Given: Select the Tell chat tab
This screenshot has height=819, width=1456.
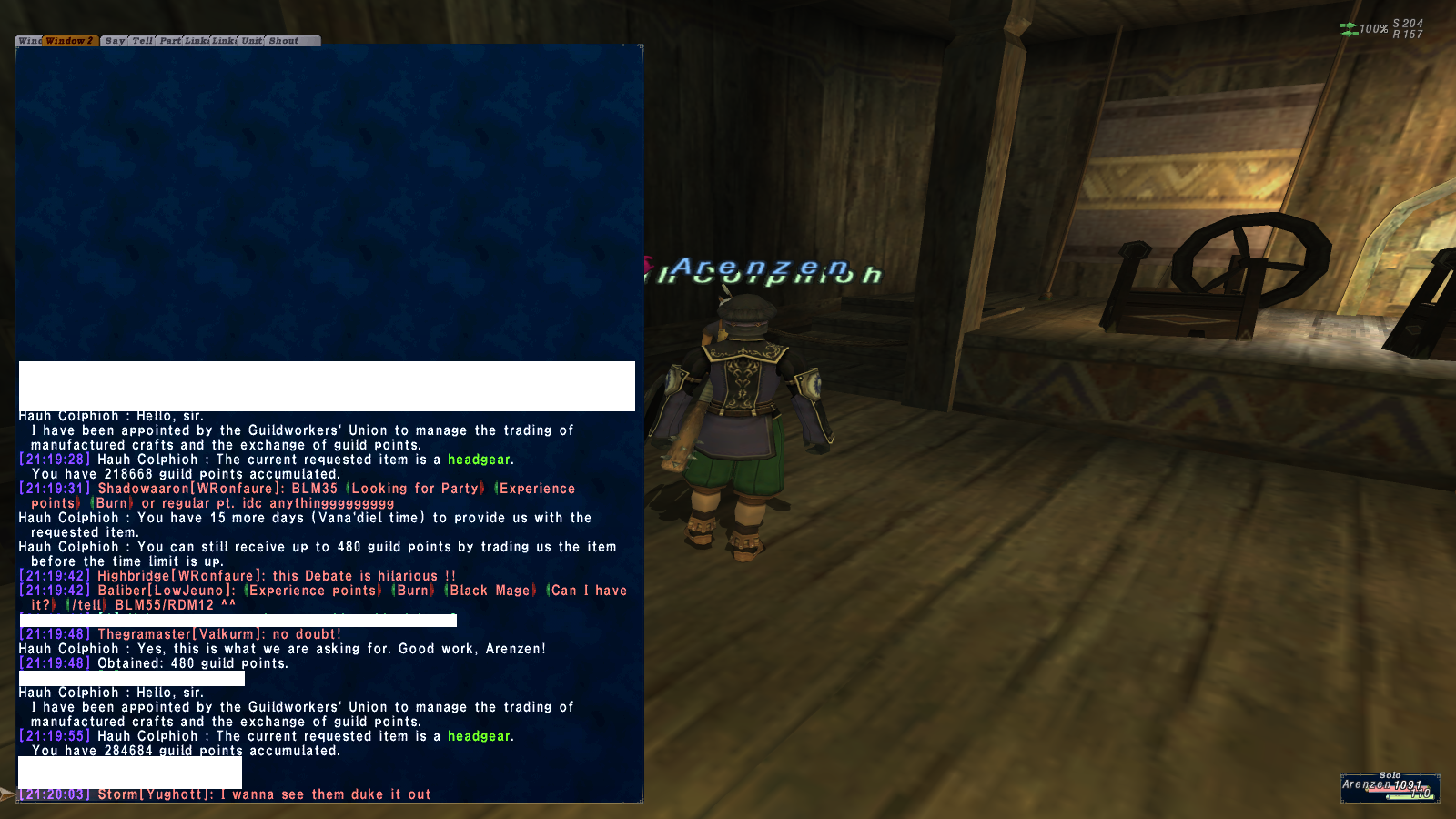Looking at the screenshot, I should click(x=143, y=41).
